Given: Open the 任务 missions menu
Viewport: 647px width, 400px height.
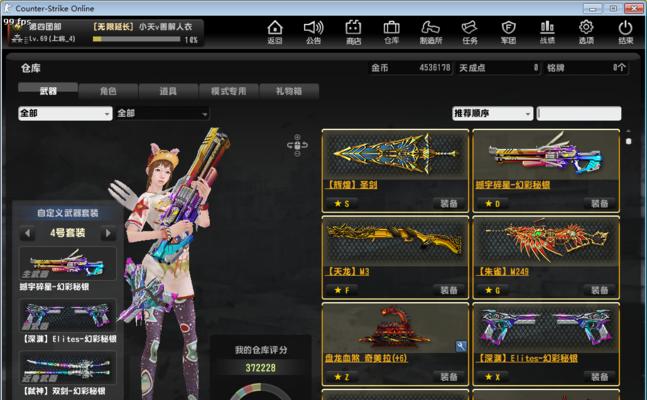Looking at the screenshot, I should [x=470, y=31].
